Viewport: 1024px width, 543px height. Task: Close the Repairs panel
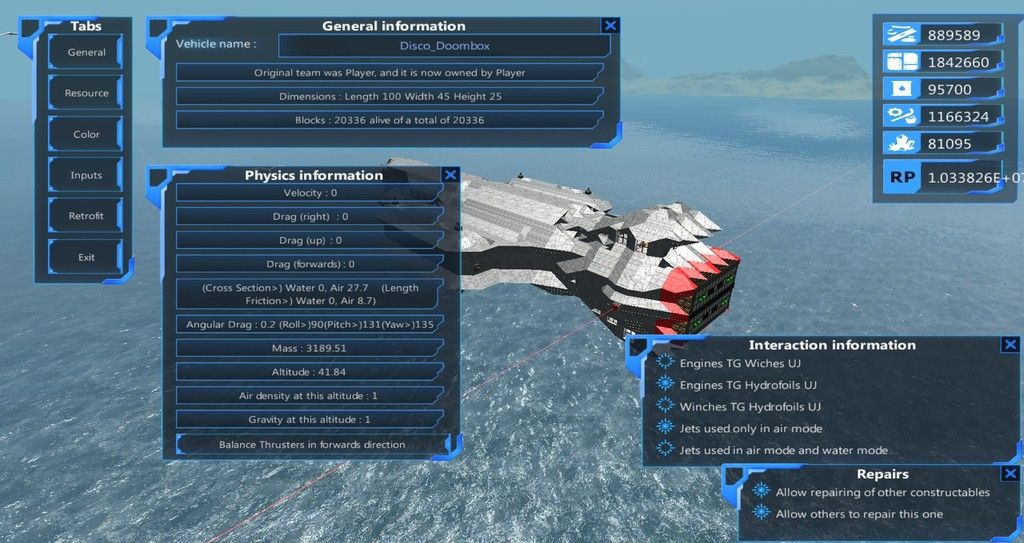pyautogui.click(x=1010, y=474)
